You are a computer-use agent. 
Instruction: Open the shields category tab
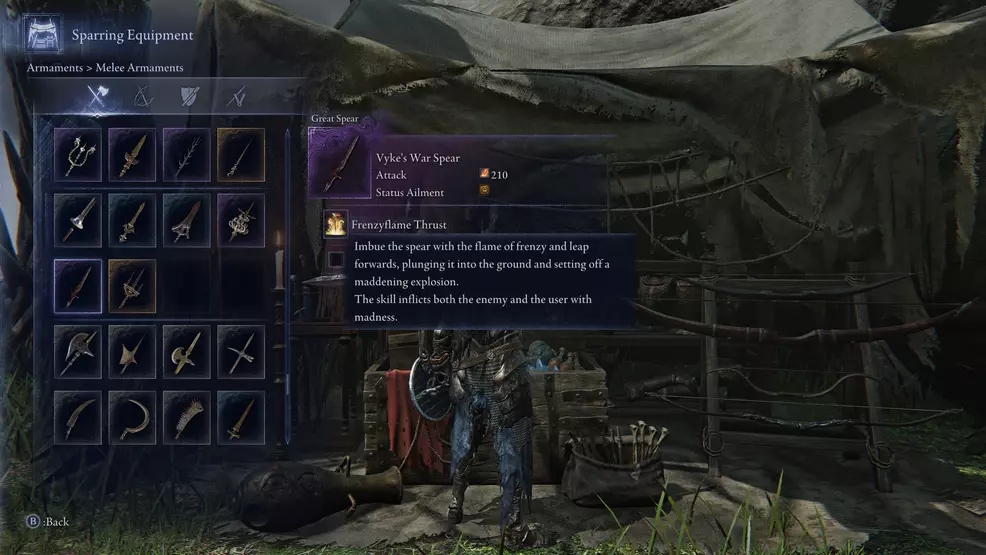pyautogui.click(x=189, y=97)
